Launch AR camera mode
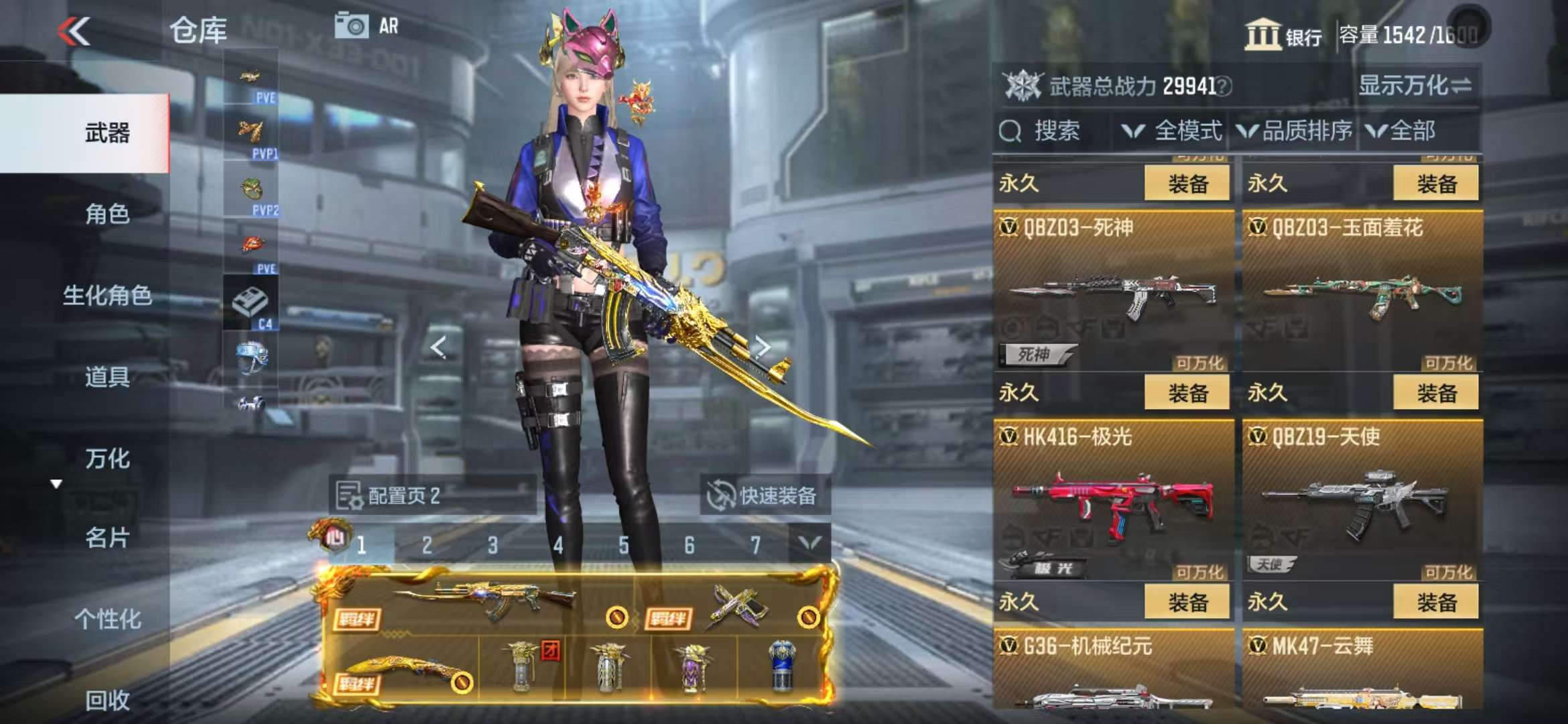Image resolution: width=1568 pixels, height=724 pixels. pyautogui.click(x=367, y=27)
